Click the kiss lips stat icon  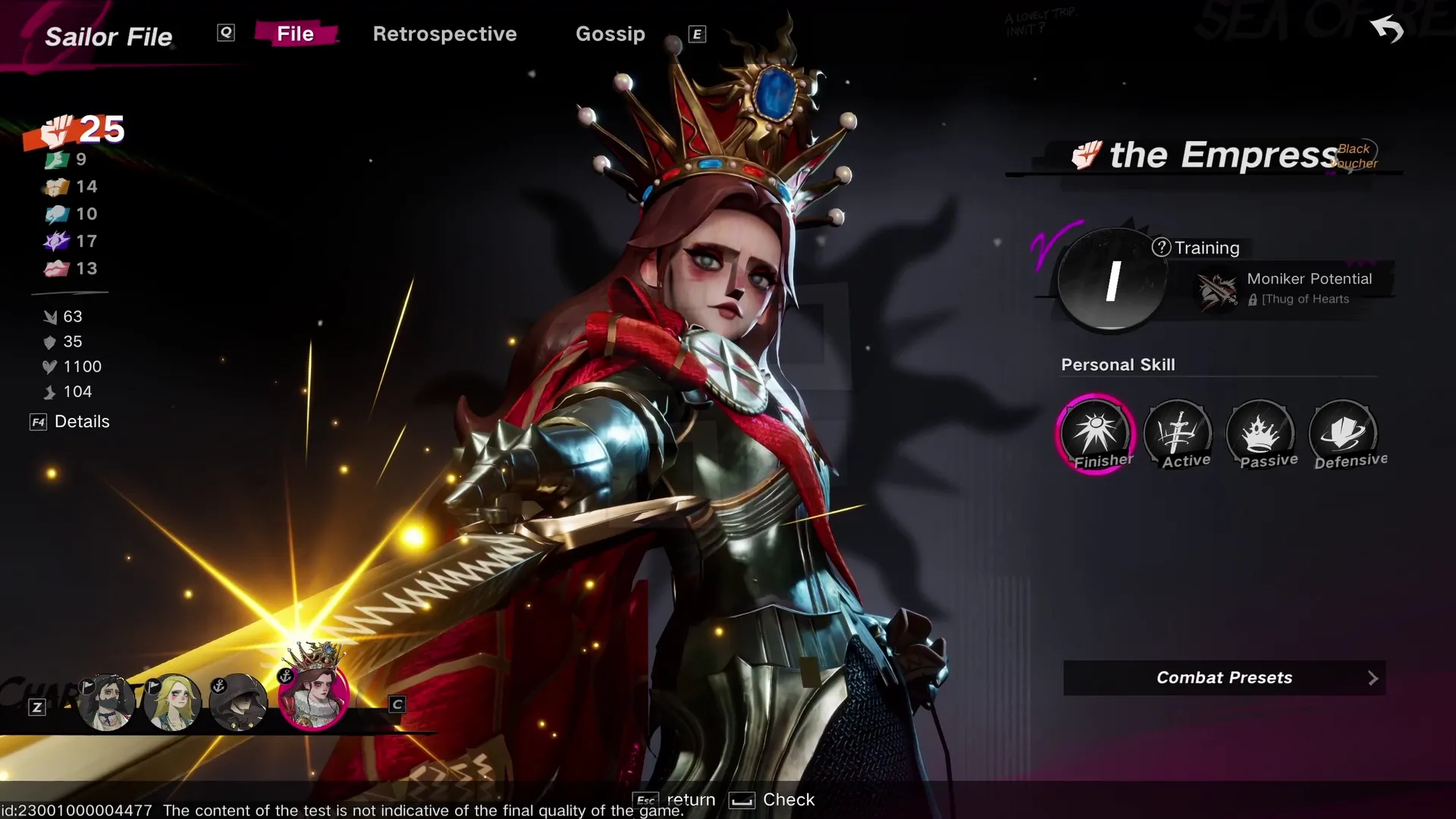57,268
